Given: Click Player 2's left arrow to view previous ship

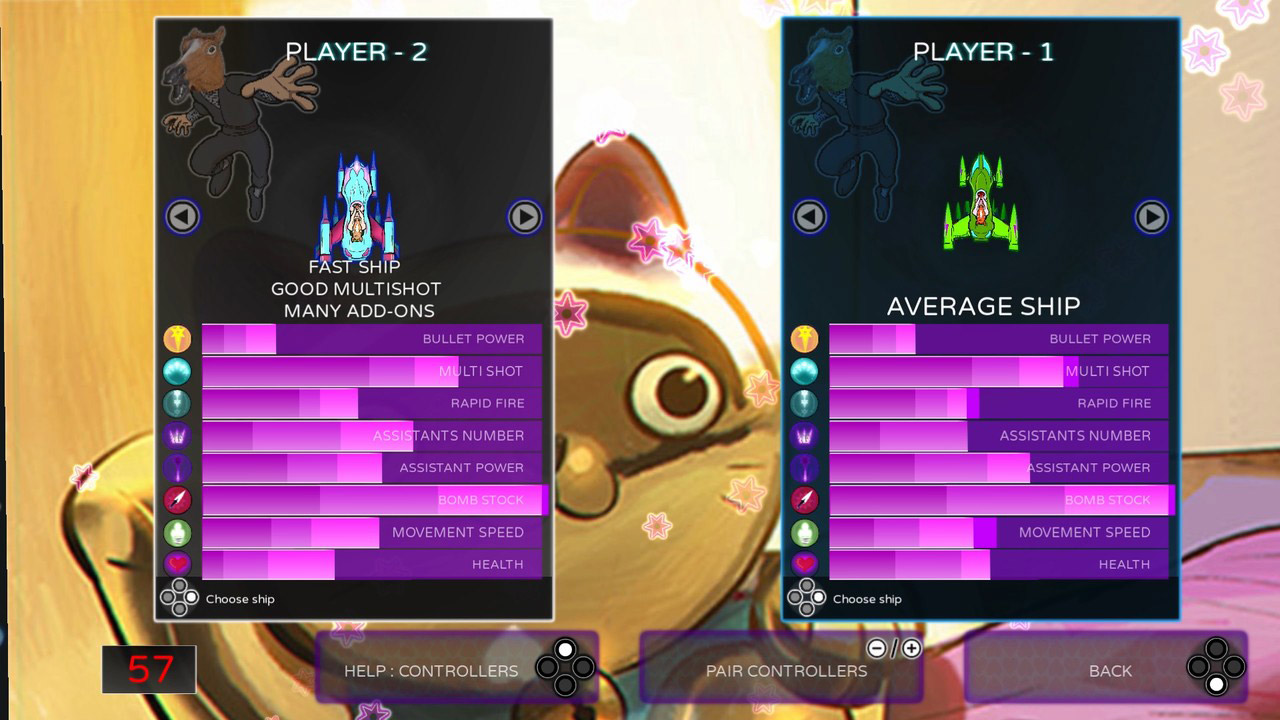Looking at the screenshot, I should pos(181,217).
